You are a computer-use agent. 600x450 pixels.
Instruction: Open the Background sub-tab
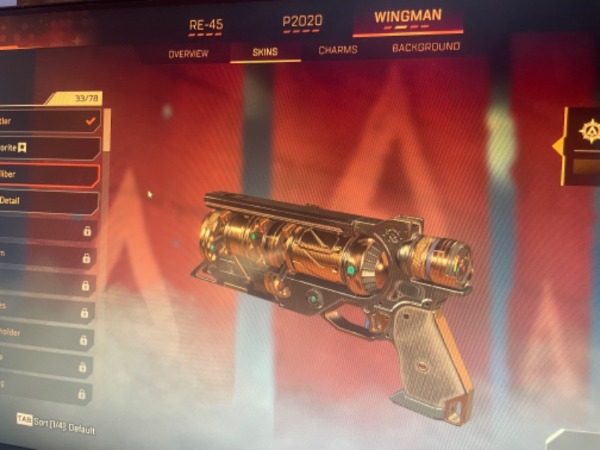tap(425, 47)
